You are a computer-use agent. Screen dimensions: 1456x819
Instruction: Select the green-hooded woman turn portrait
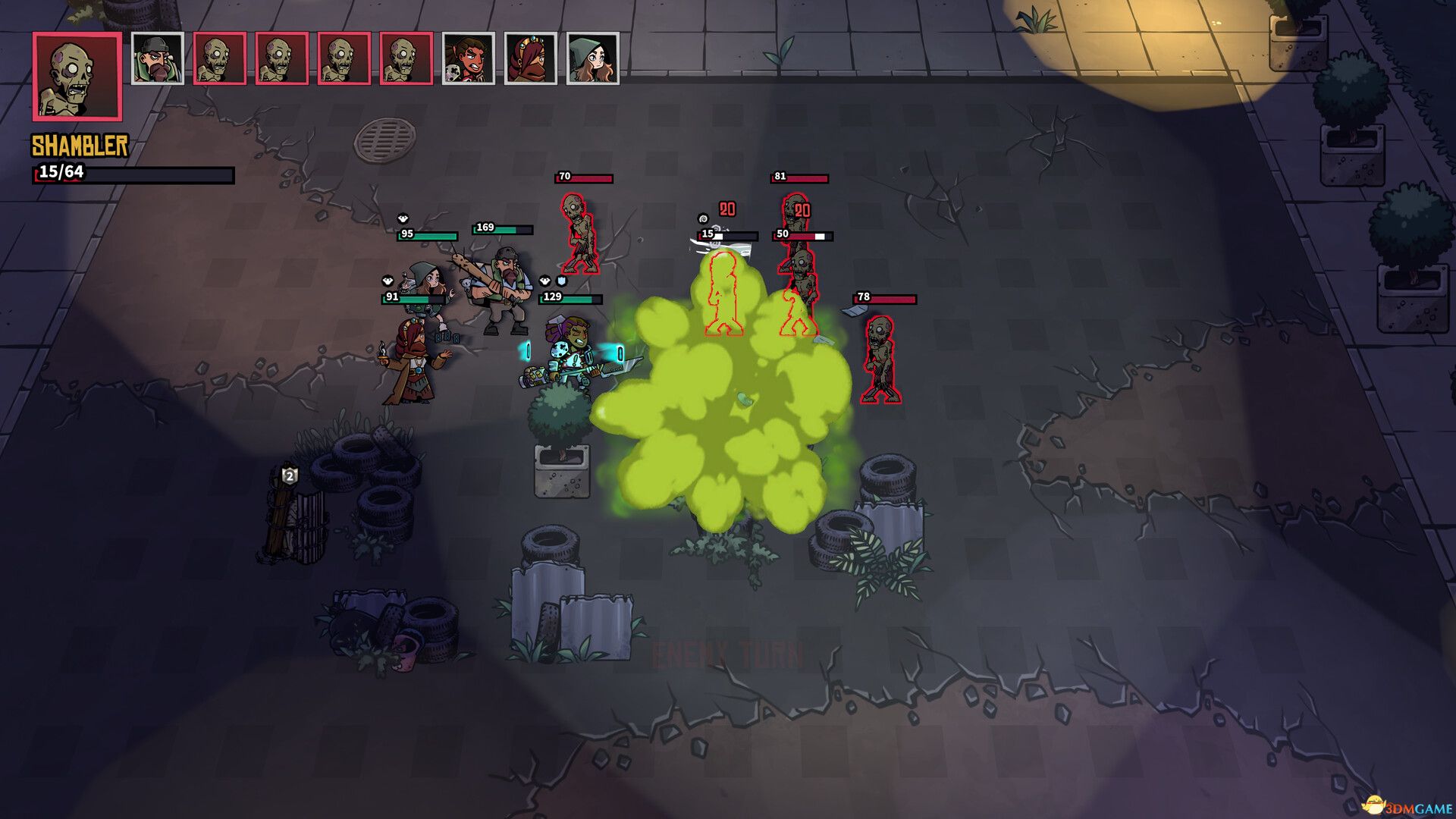[593, 58]
